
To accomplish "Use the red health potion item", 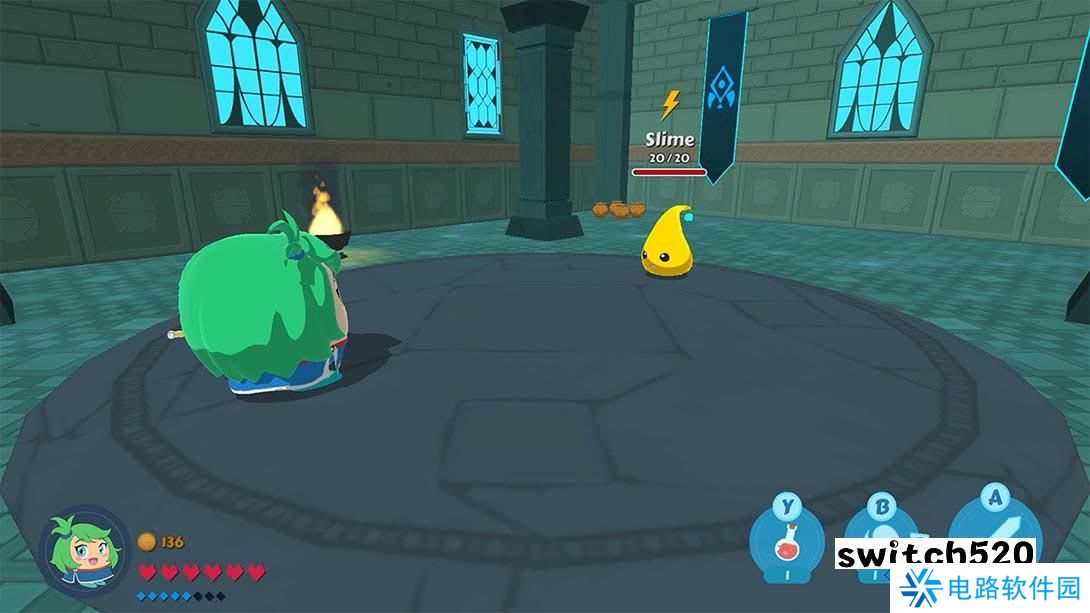I will 788,545.
